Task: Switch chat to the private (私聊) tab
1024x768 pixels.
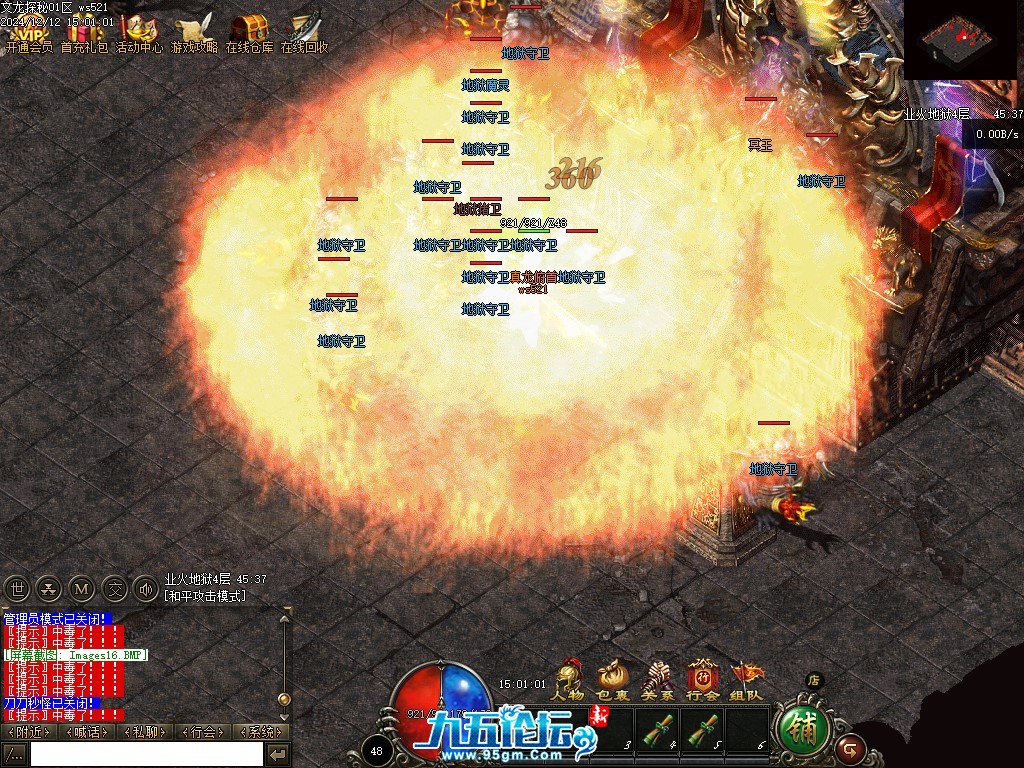Action: (x=145, y=732)
